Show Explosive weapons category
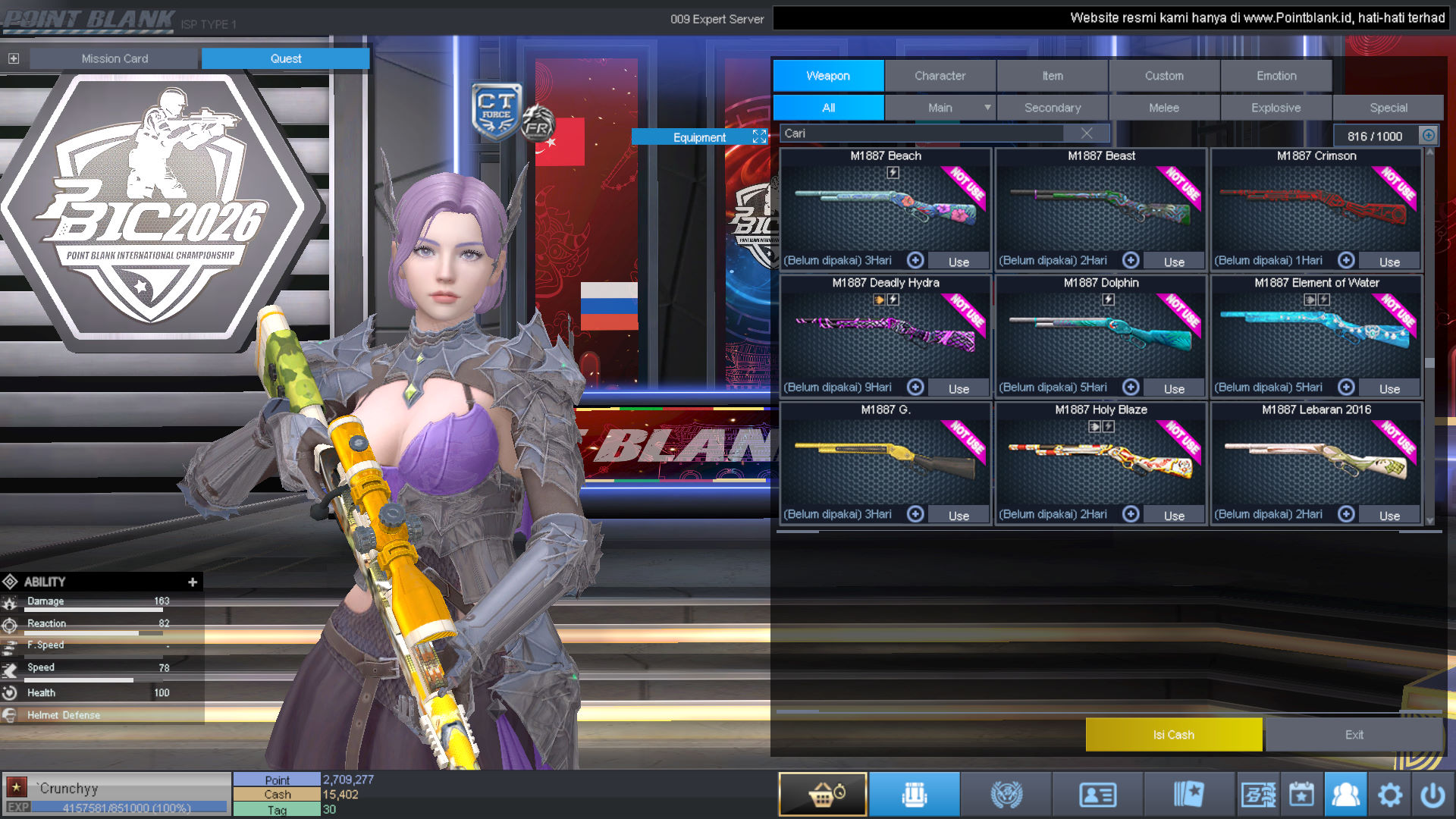Image resolution: width=1456 pixels, height=819 pixels. 1276,108
